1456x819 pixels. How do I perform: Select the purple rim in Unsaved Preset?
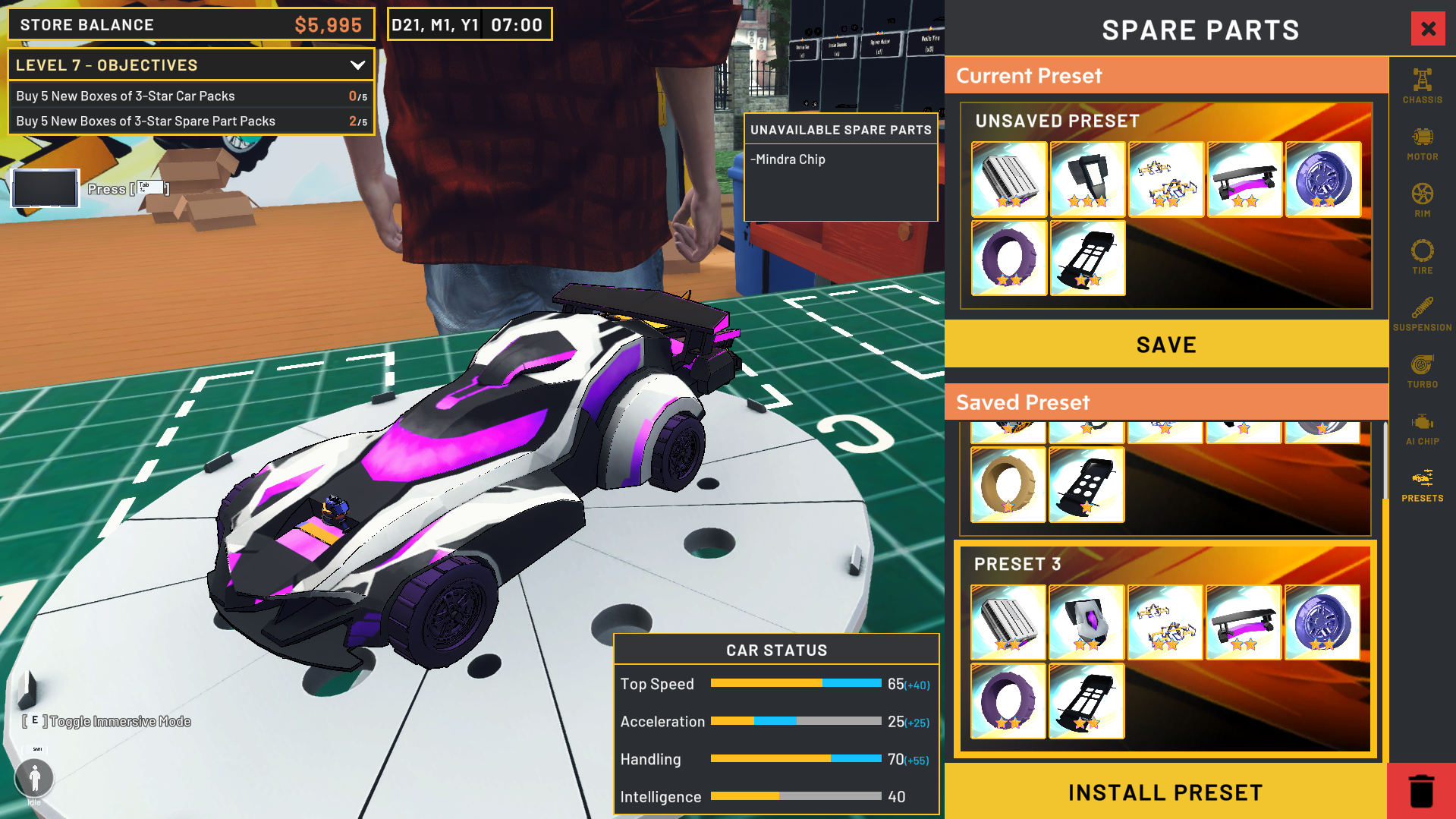point(1323,179)
